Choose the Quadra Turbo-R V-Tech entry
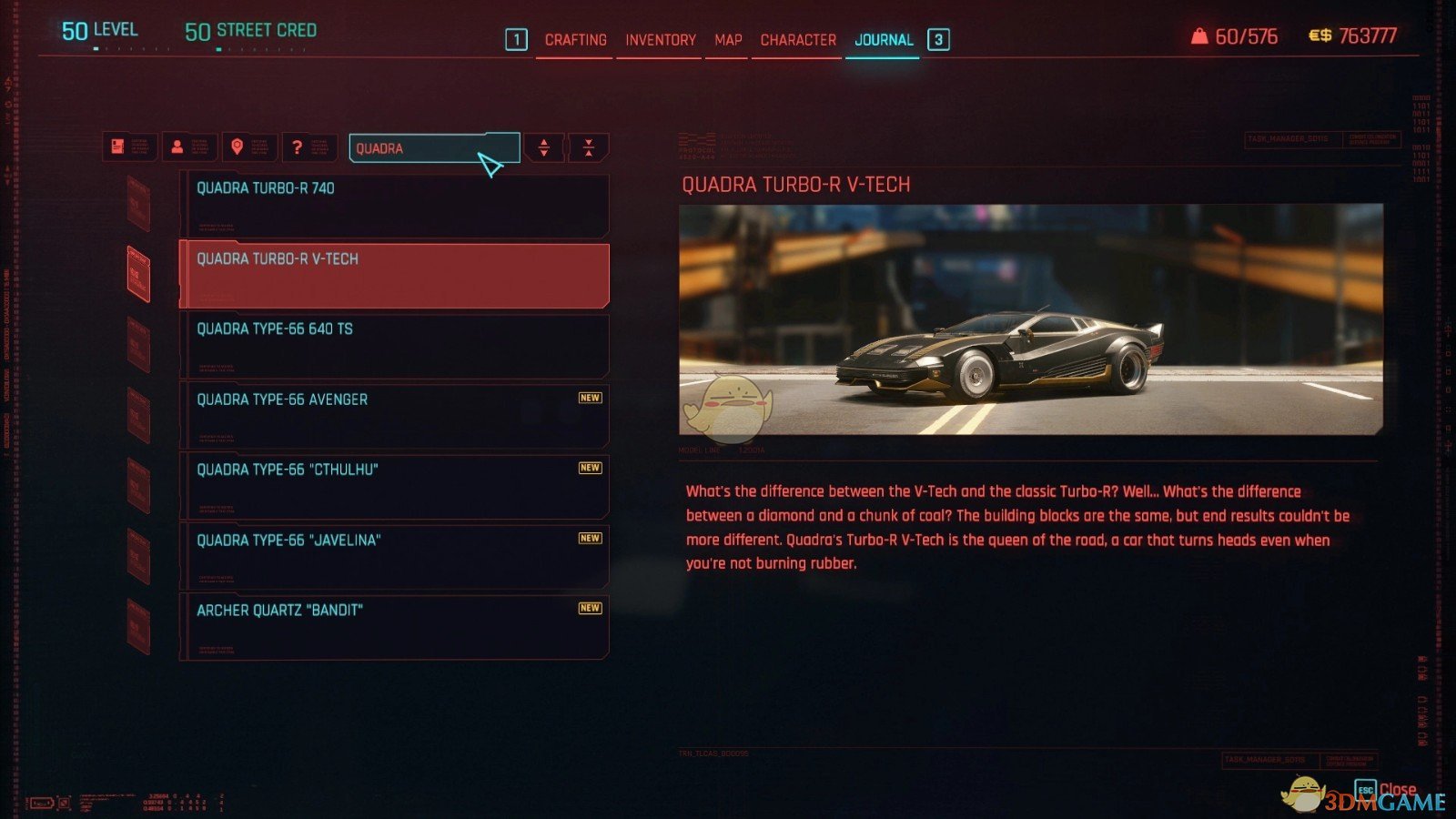The image size is (1456, 819). 394,275
